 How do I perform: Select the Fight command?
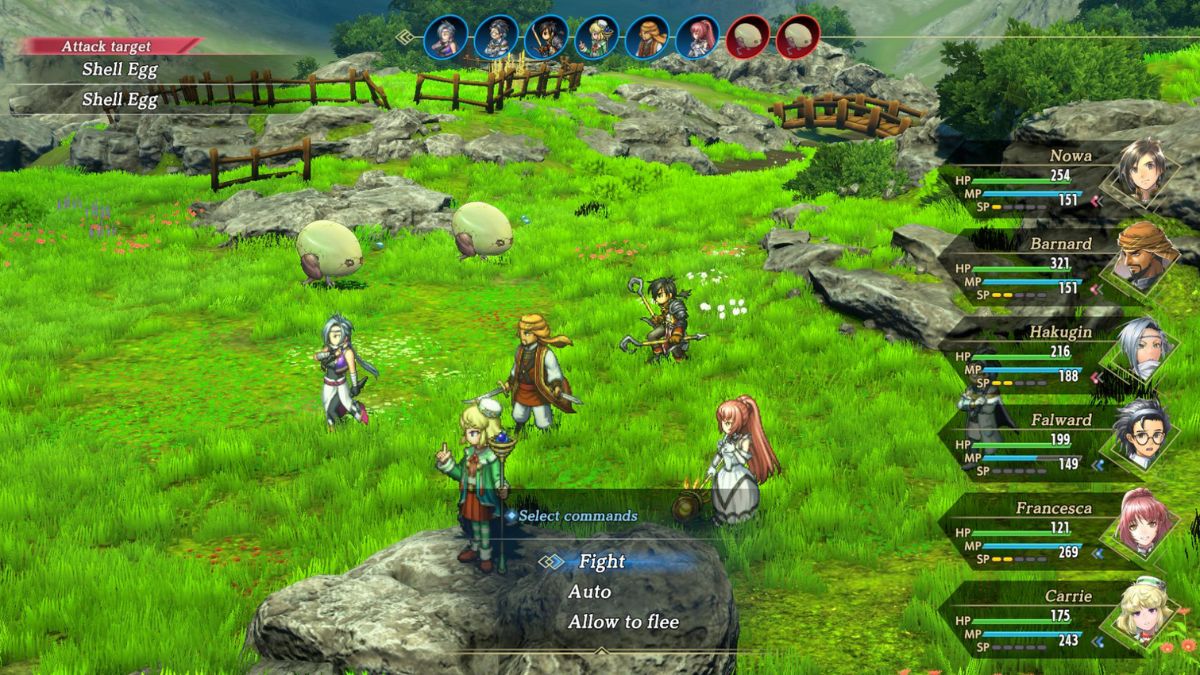pyautogui.click(x=601, y=562)
